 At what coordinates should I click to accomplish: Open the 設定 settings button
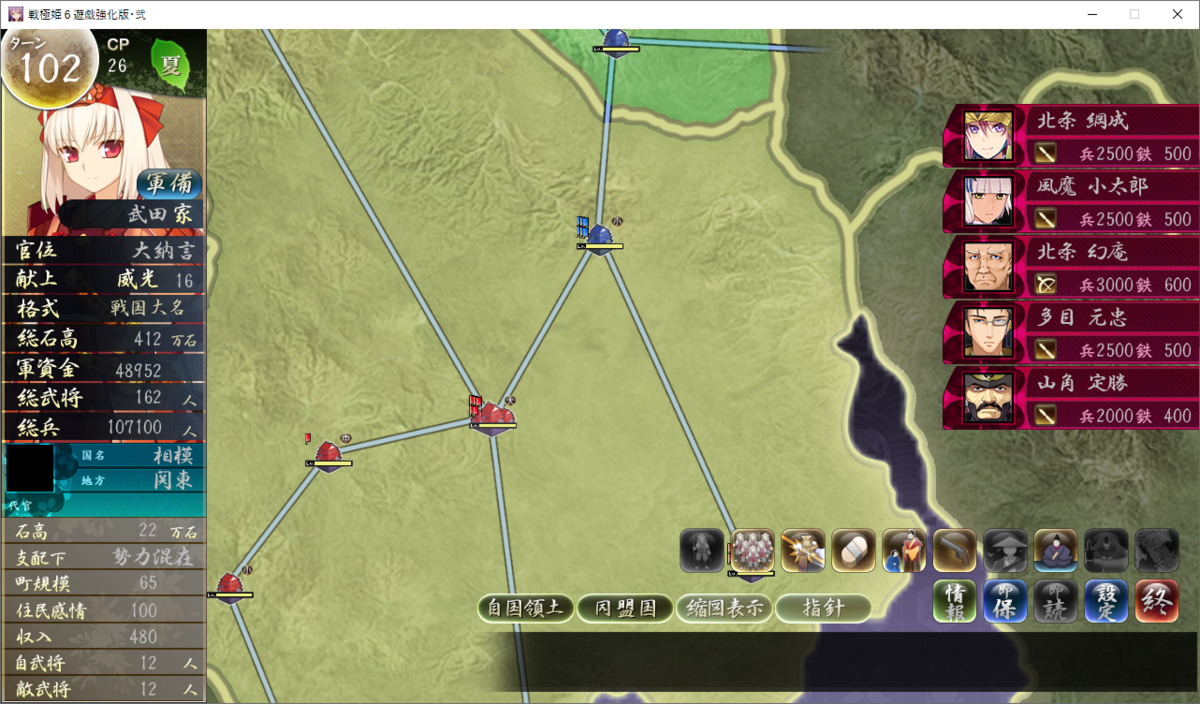coord(1106,602)
